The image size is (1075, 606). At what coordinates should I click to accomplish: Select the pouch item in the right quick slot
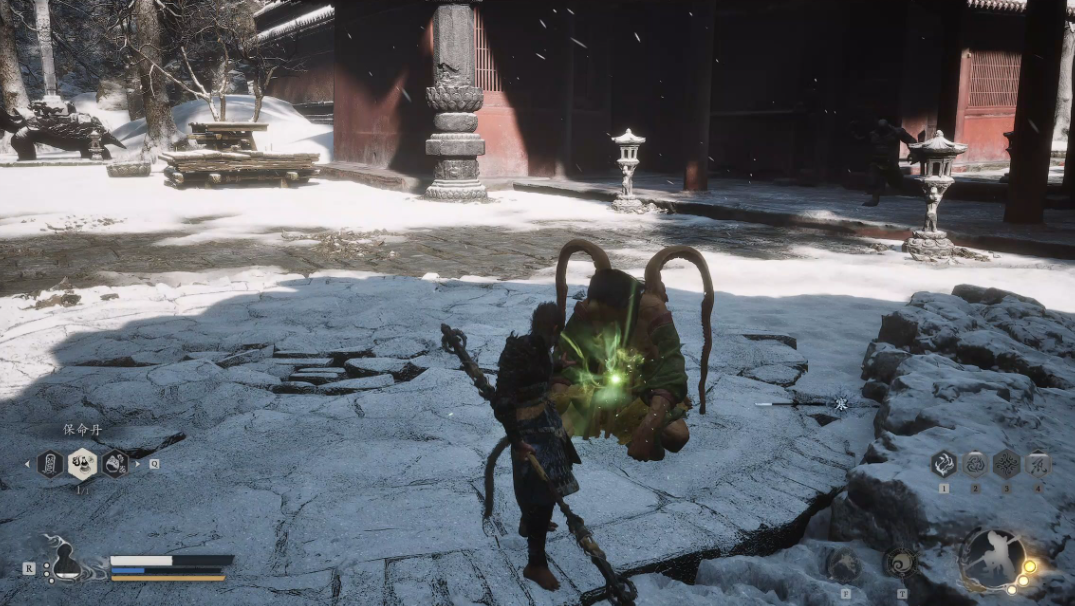115,463
